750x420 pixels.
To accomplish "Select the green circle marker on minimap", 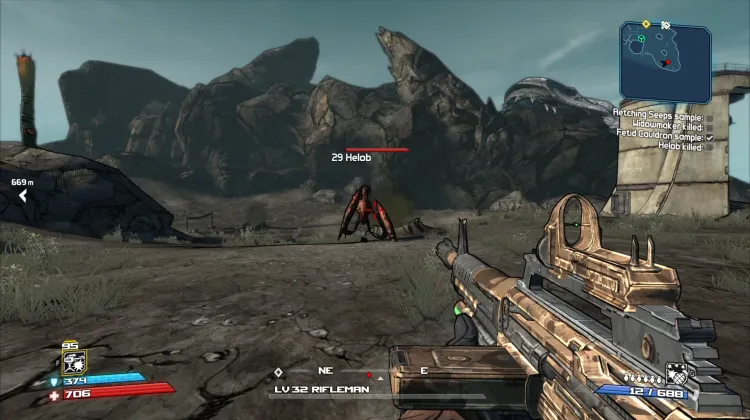I will 641,40.
